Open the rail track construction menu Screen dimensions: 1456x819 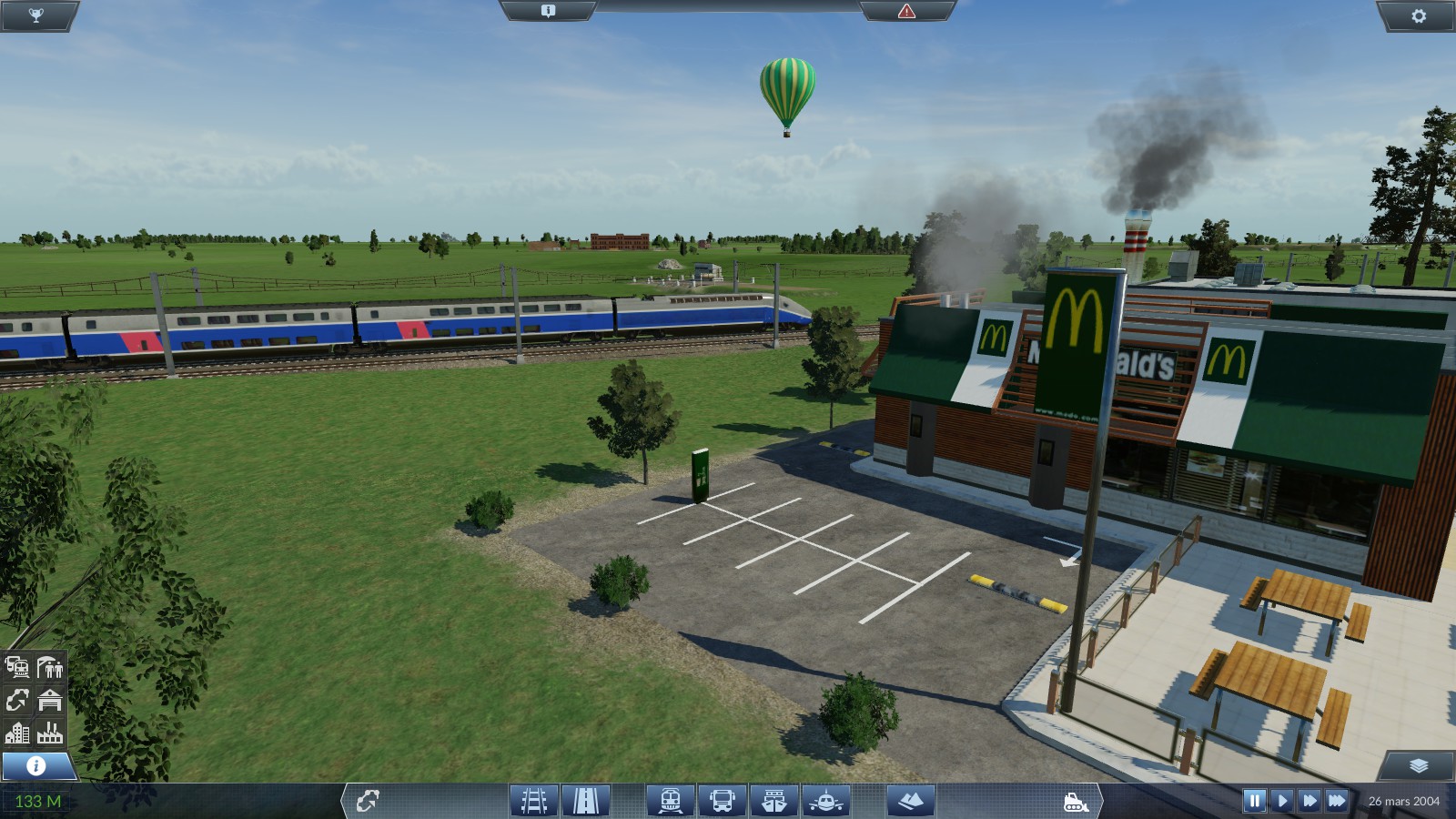[x=534, y=801]
